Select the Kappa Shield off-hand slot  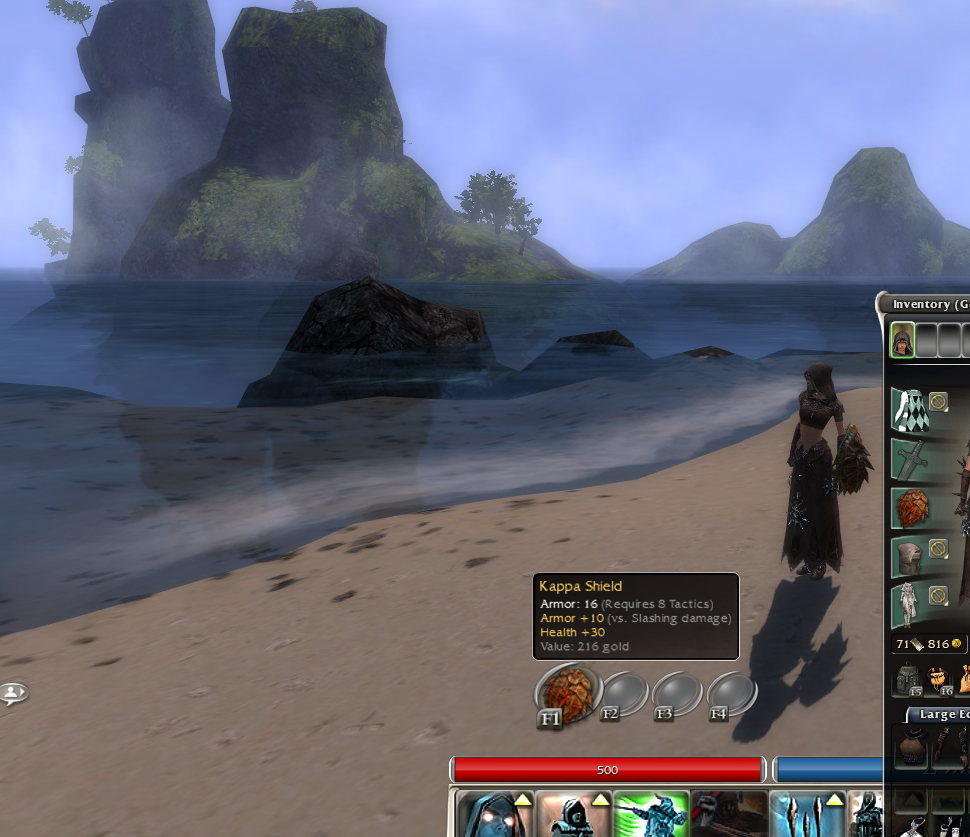click(908, 507)
